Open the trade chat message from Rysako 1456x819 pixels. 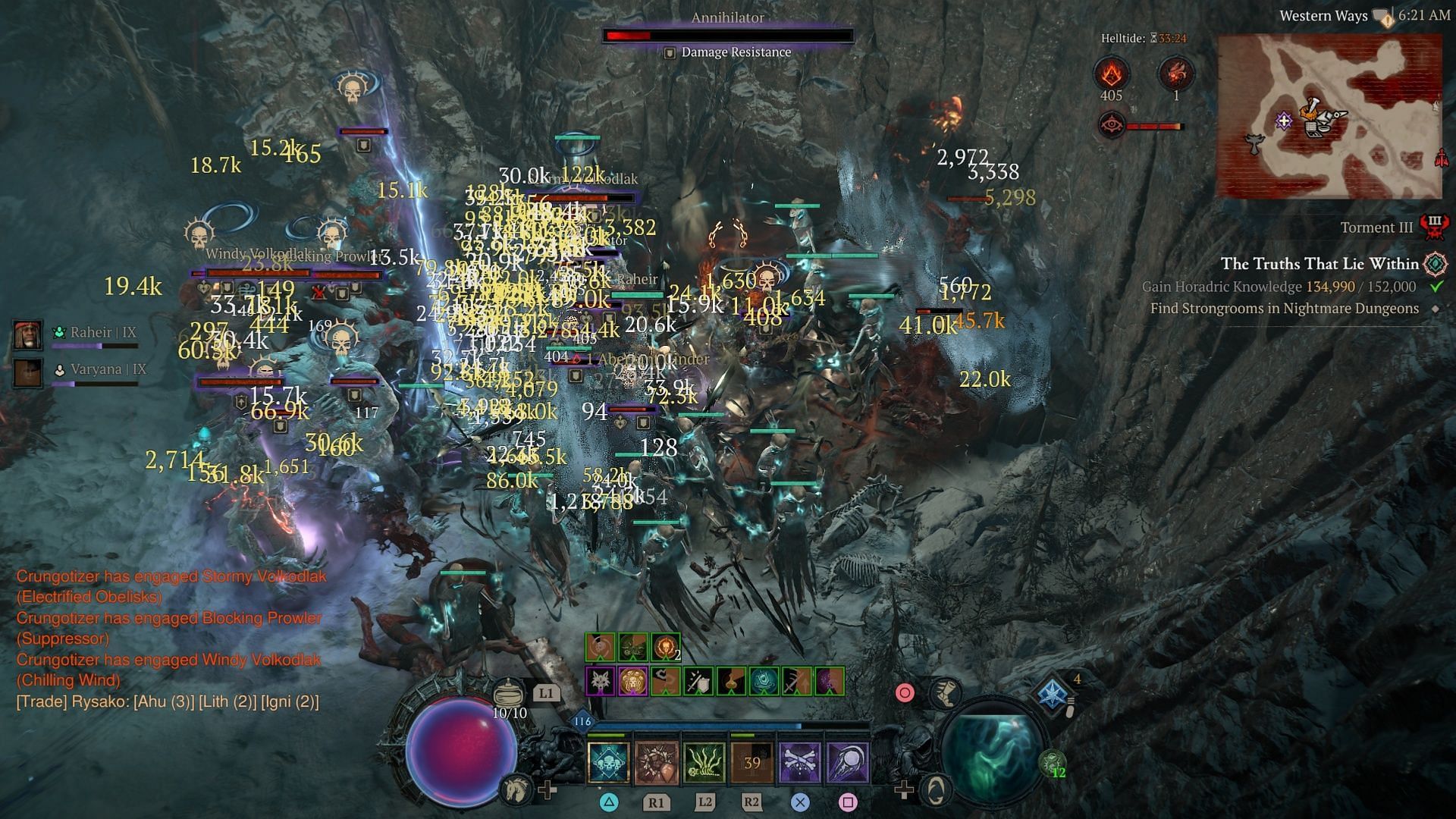(168, 701)
